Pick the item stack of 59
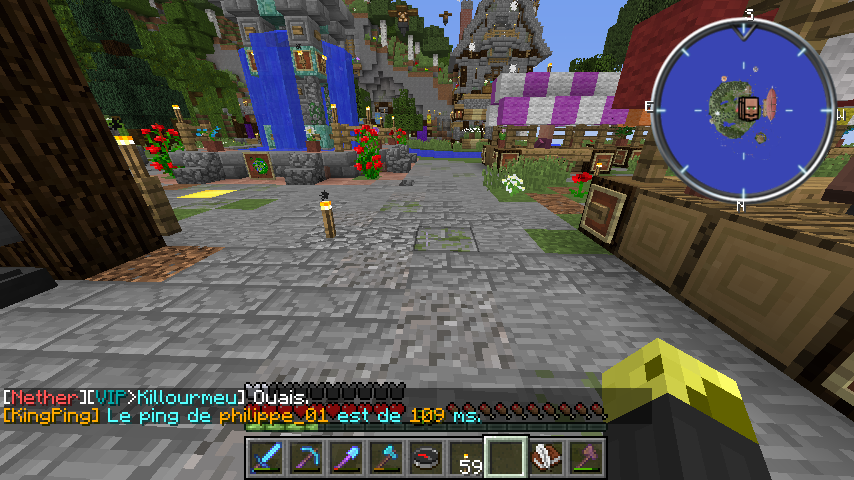 tap(465, 458)
